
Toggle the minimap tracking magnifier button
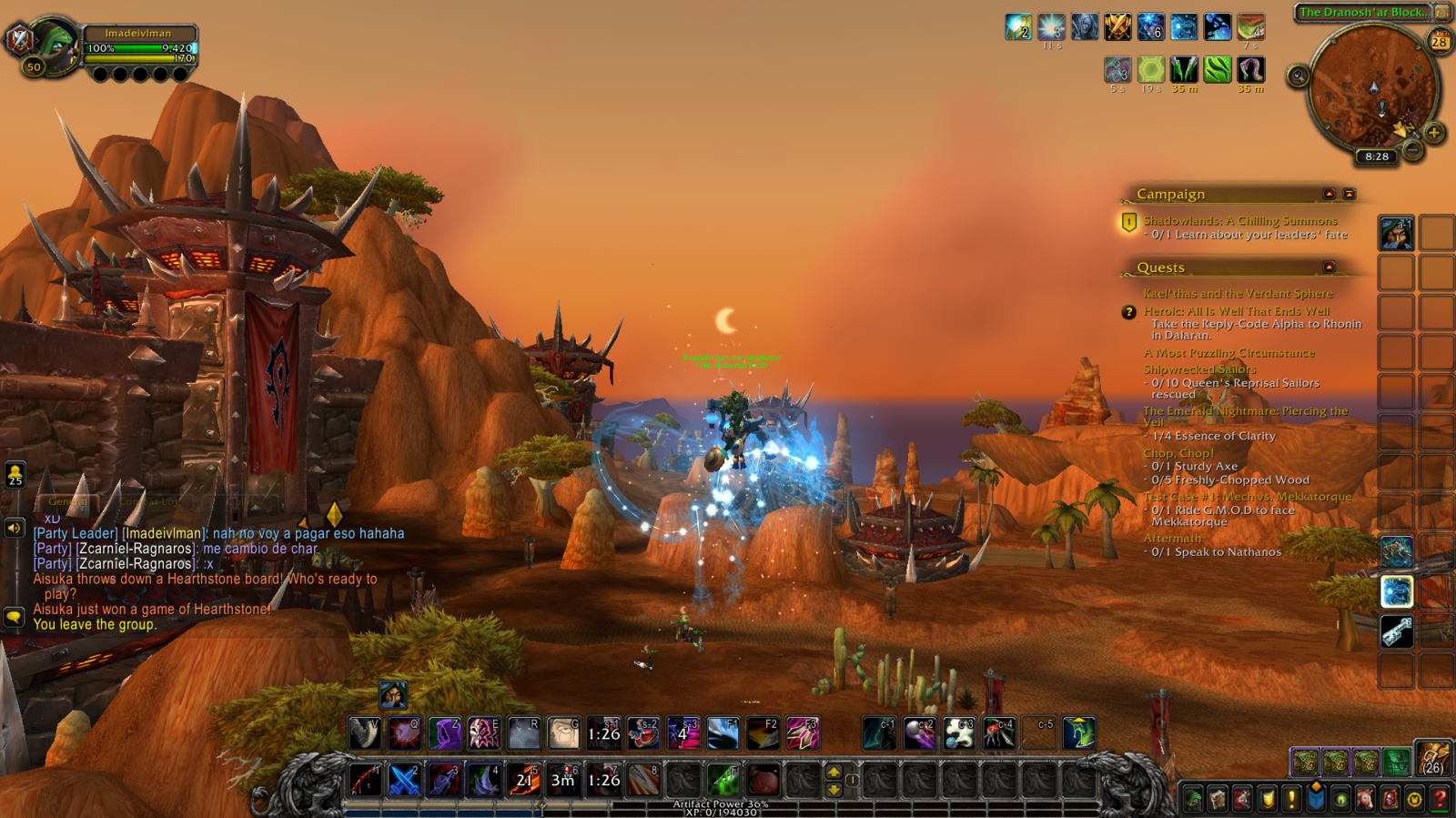[x=1299, y=77]
